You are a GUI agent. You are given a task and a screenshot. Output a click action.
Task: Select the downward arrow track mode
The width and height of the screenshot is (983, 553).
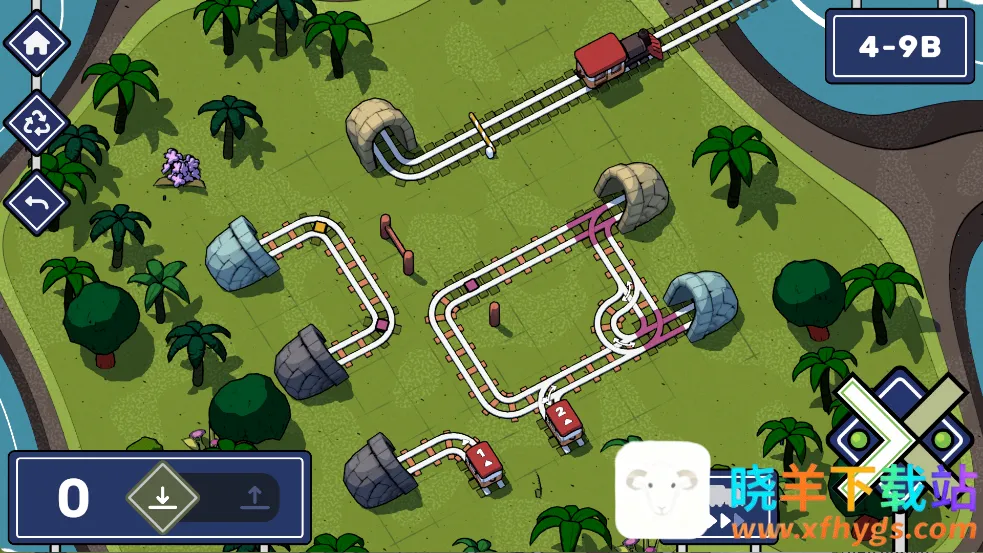(163, 497)
